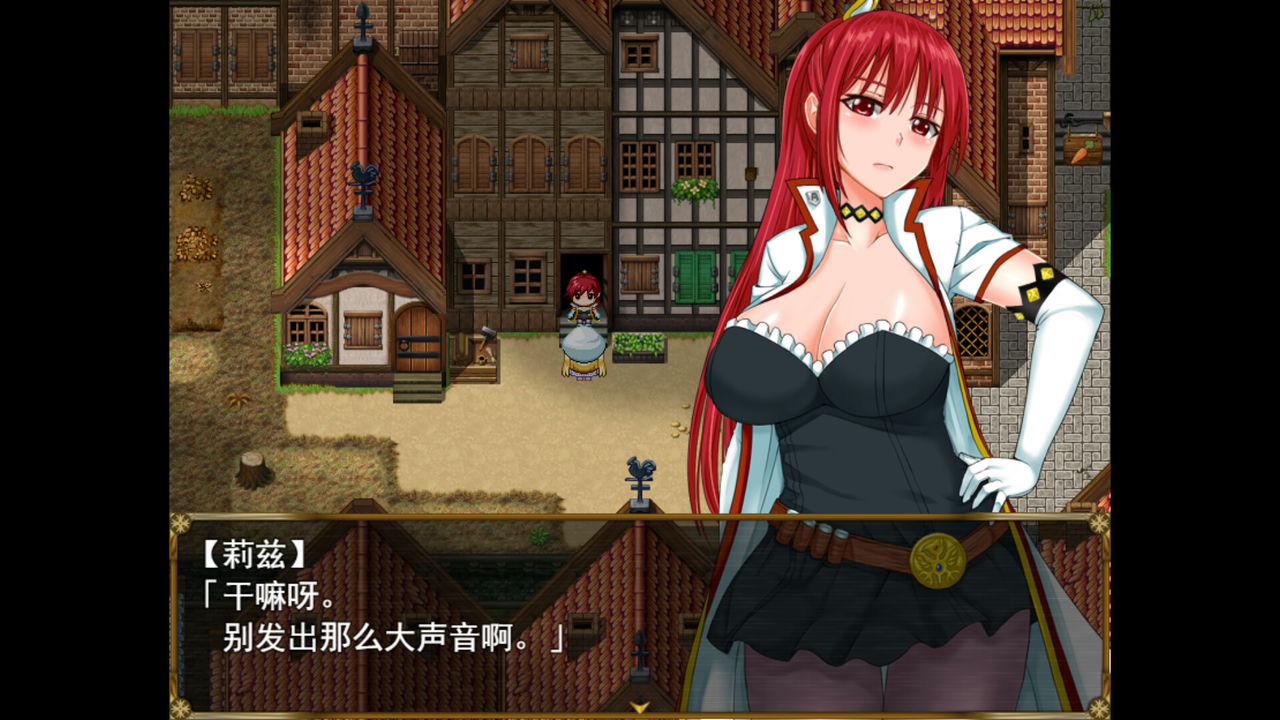This screenshot has width=1280, height=720.
Task: Click the carrot shop sign hanging on the wall
Action: click(1082, 150)
